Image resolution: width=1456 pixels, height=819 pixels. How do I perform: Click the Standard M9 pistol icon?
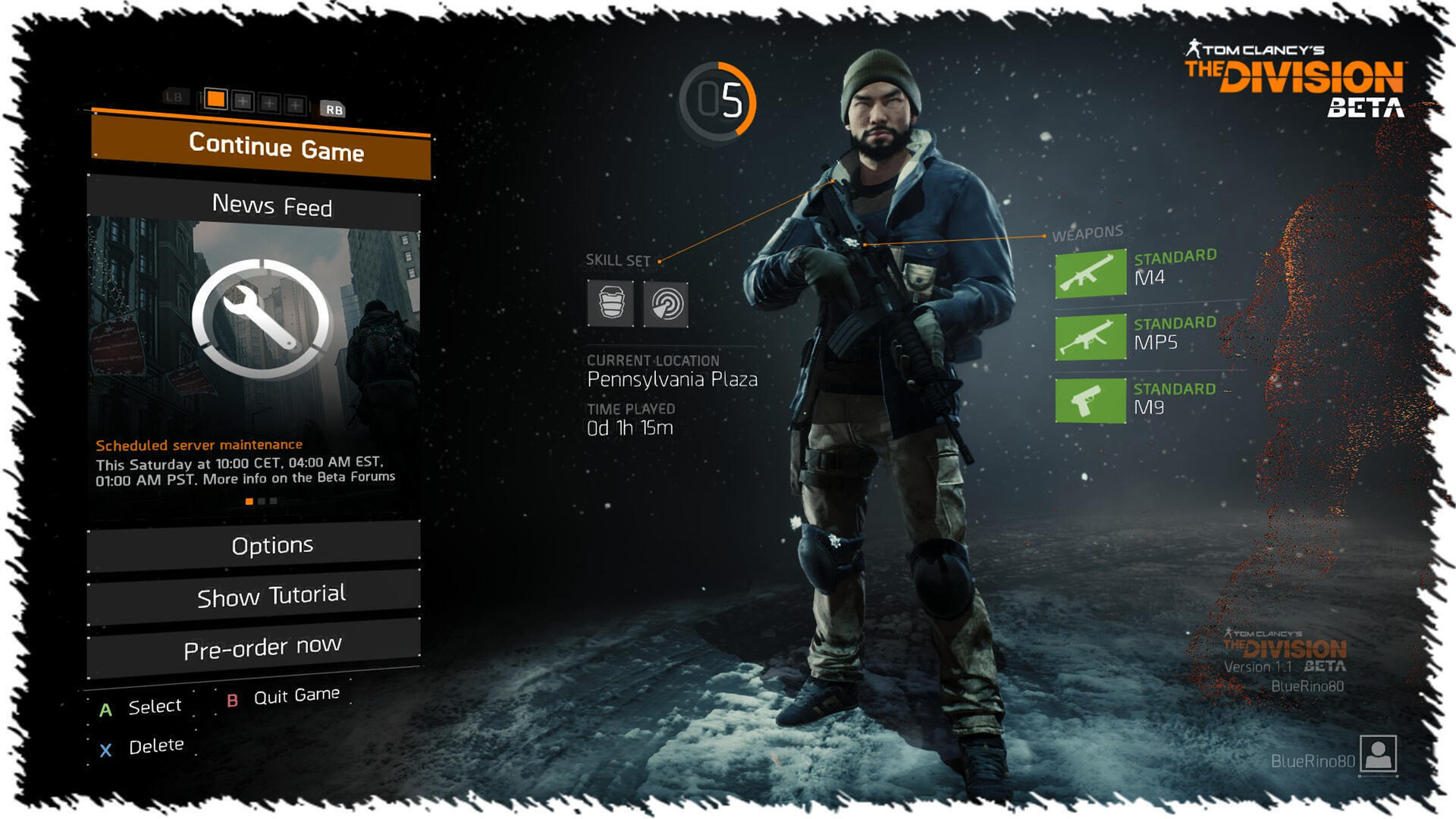(x=1090, y=400)
